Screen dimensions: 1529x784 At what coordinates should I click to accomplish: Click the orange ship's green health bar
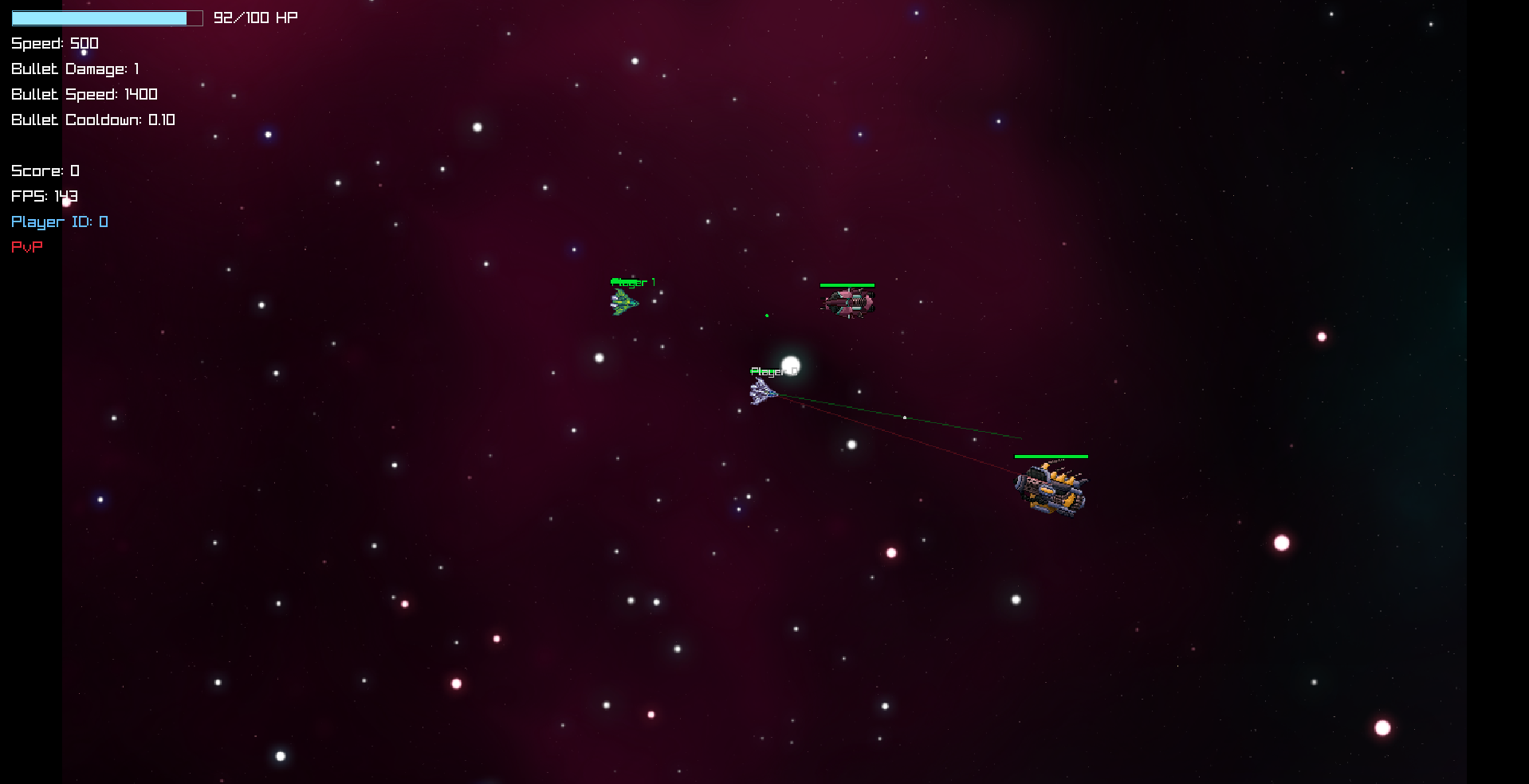click(1051, 457)
